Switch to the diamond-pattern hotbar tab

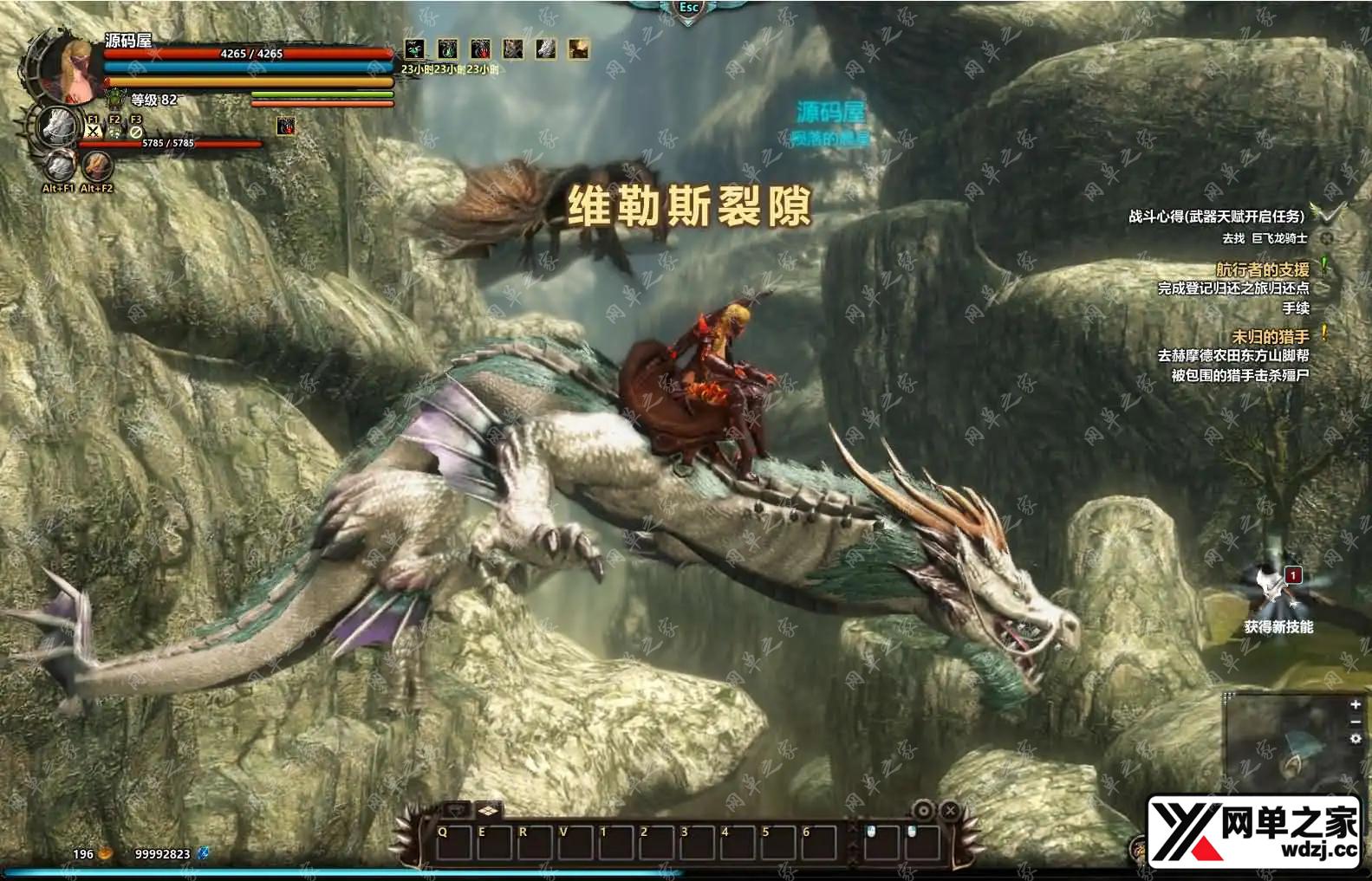(x=488, y=811)
